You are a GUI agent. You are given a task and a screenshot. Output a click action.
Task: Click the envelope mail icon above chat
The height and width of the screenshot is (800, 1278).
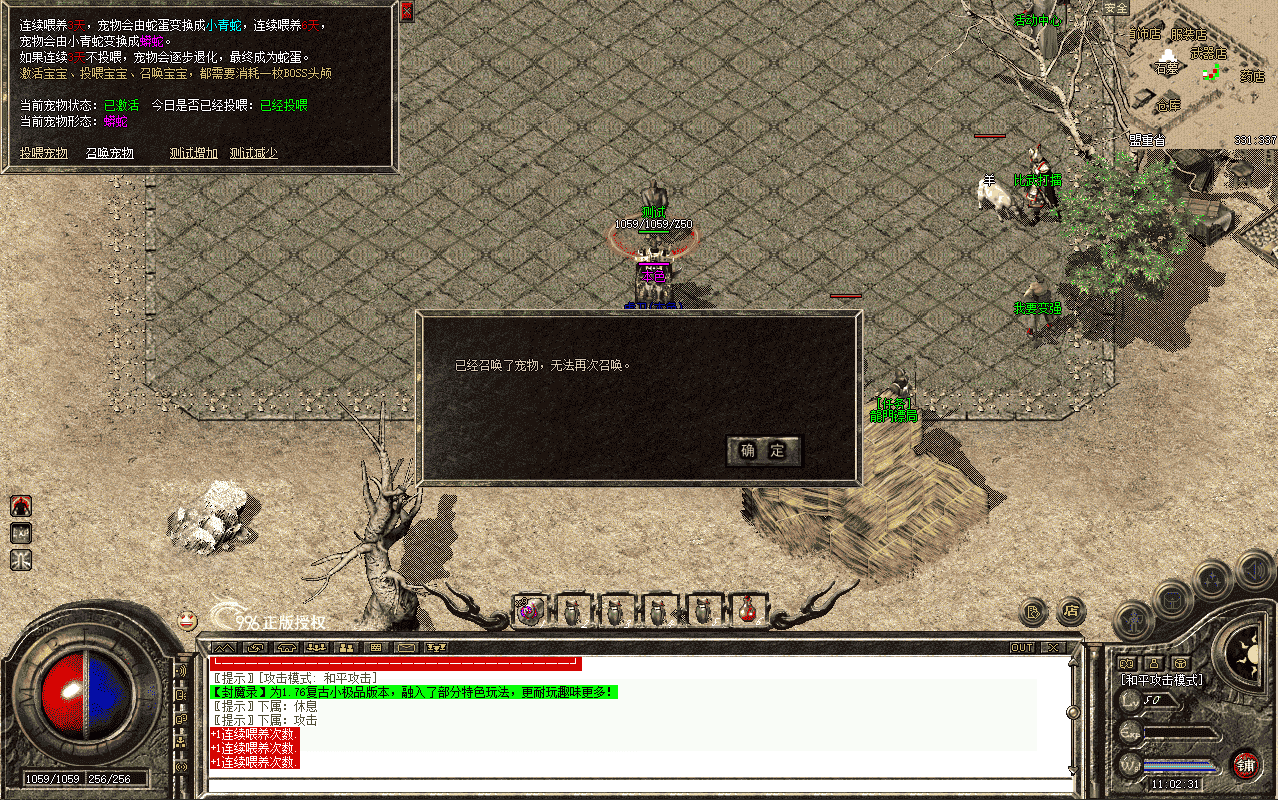point(404,648)
